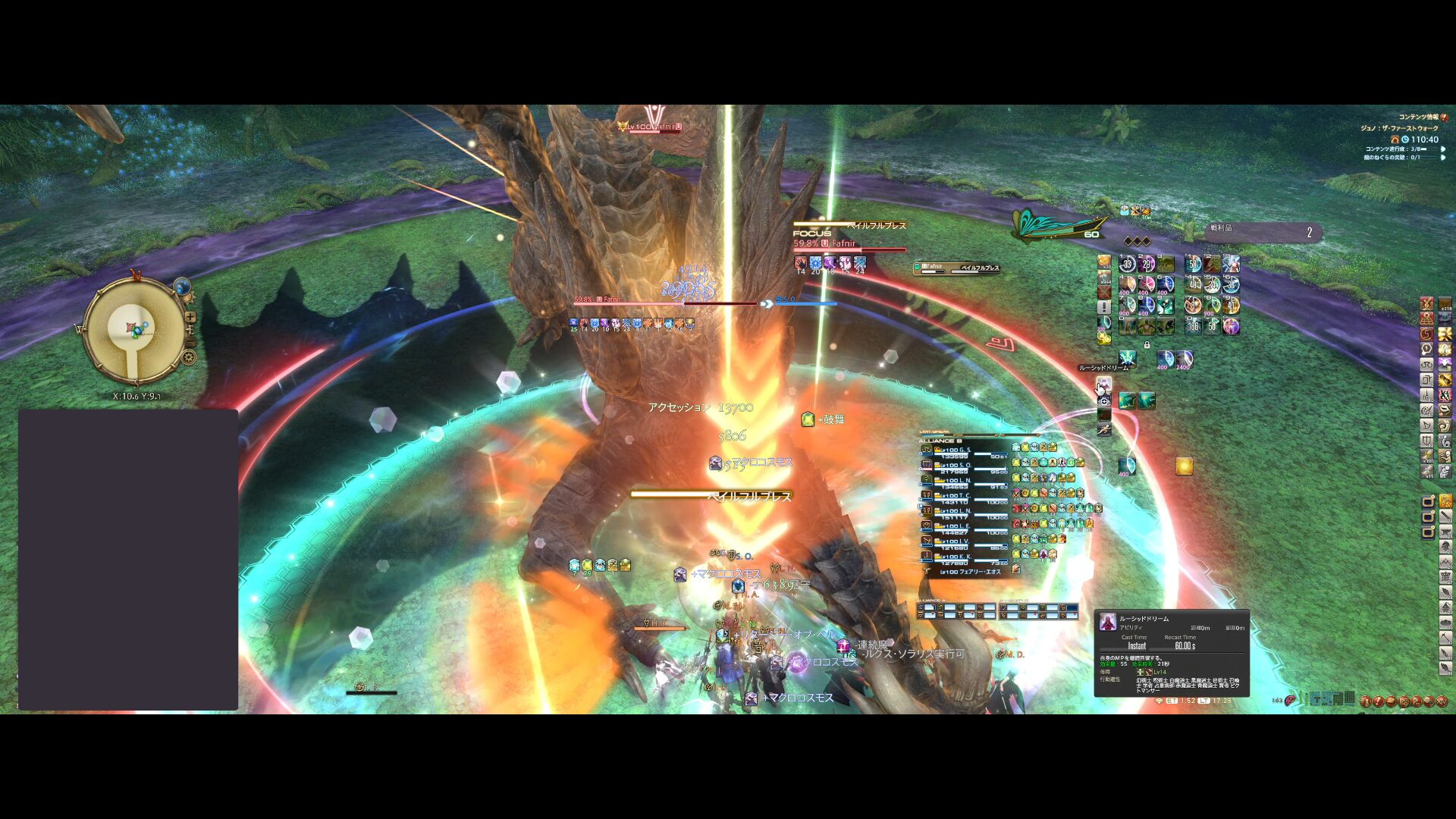Screen dimensions: 1456x819
Task: Click the red number 5 ticket icon
Action: pyautogui.click(x=1427, y=334)
